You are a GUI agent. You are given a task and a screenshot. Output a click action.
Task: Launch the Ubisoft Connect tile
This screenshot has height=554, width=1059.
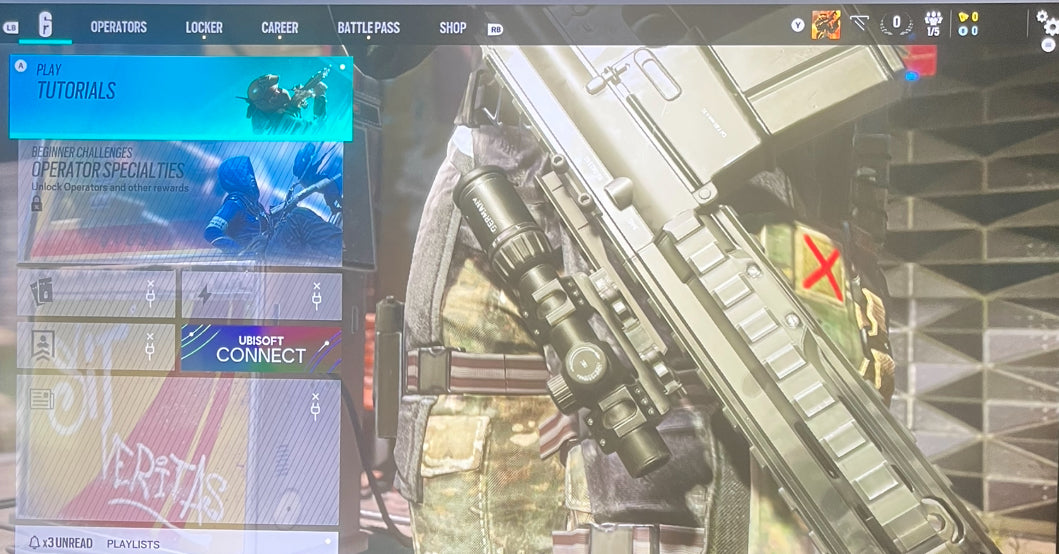click(x=261, y=348)
